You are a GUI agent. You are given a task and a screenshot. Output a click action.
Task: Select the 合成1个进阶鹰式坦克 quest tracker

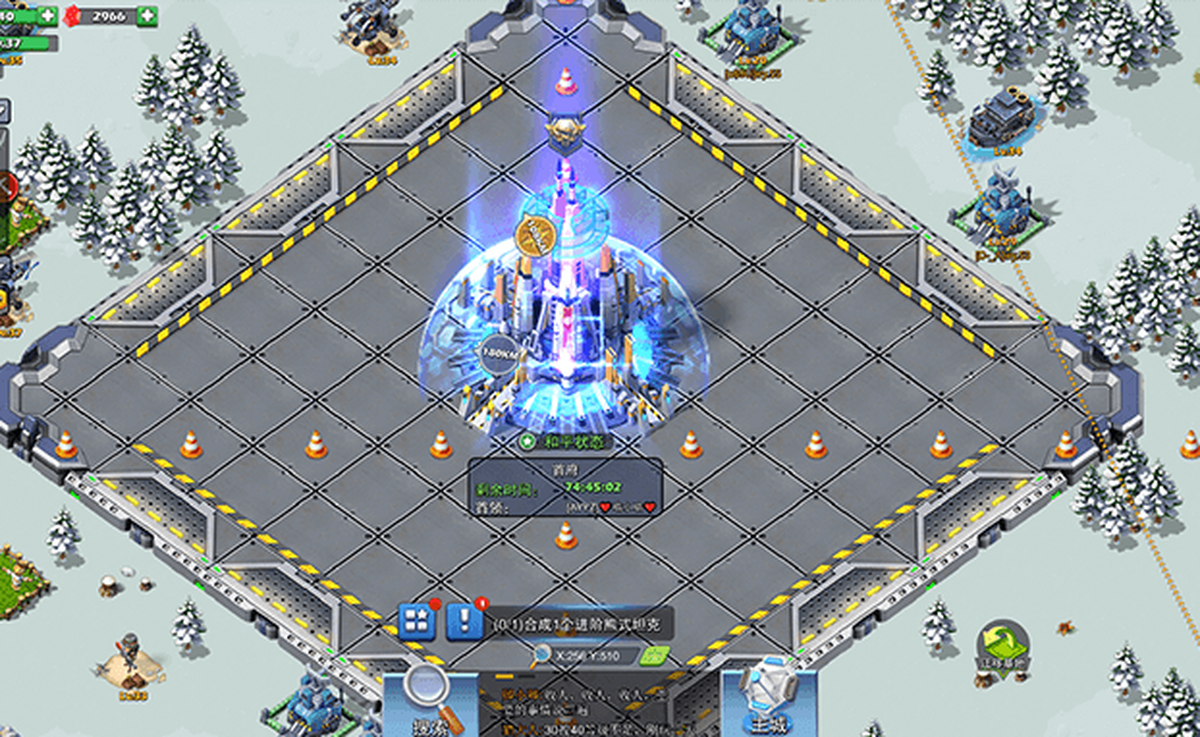[x=580, y=625]
